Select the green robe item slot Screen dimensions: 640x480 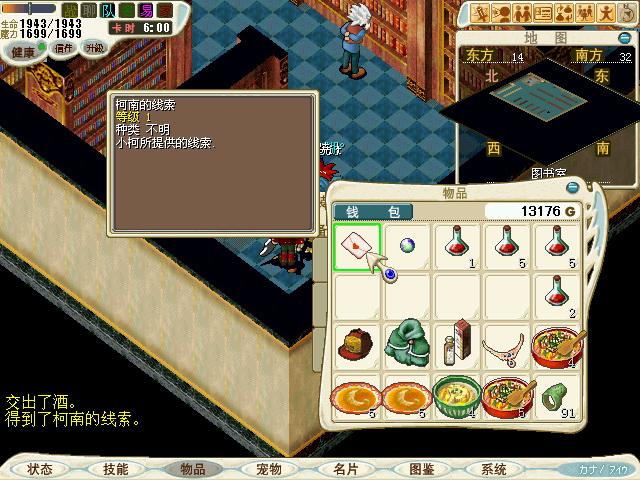(406, 345)
